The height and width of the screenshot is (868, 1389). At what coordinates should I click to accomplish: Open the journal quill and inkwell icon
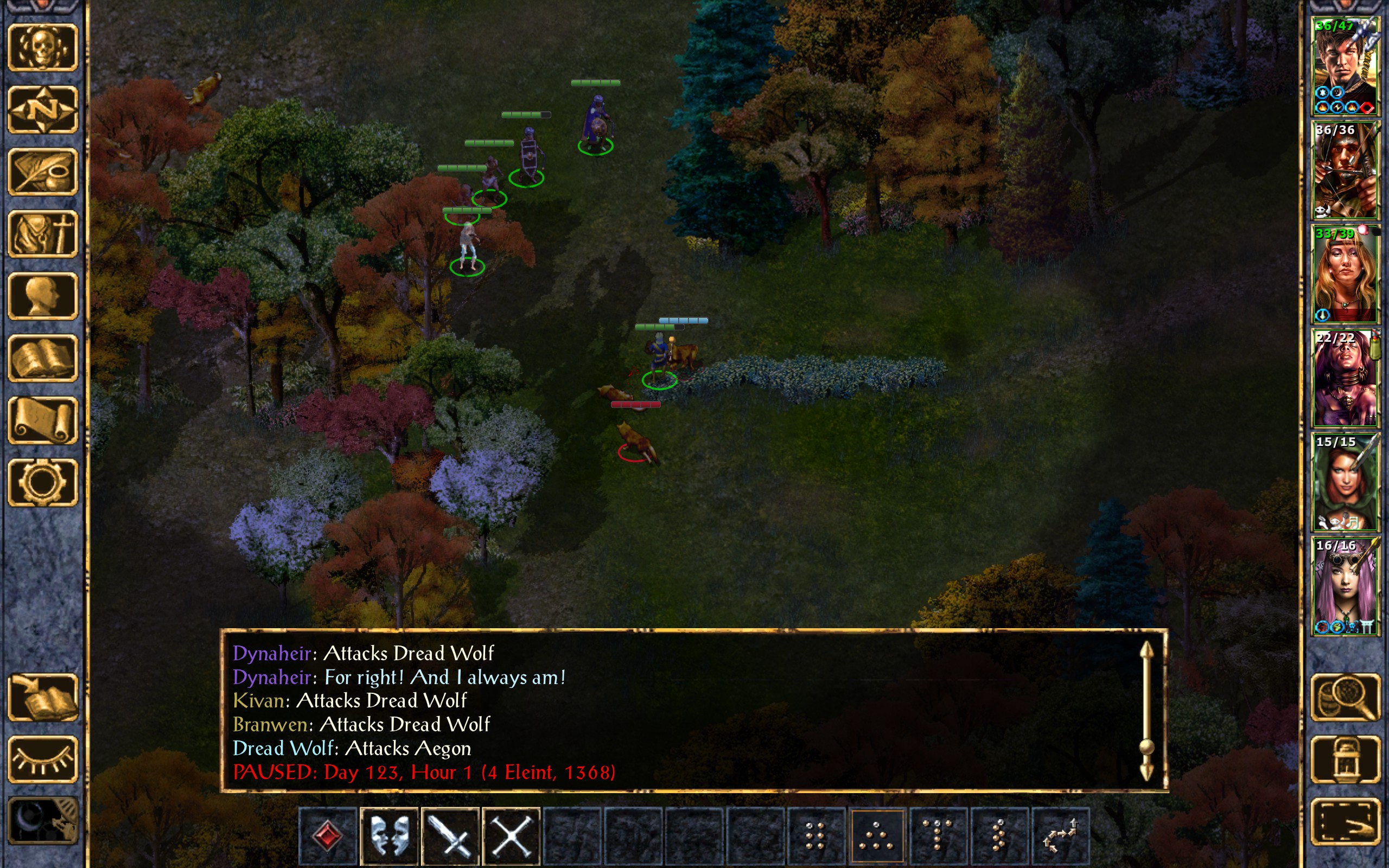(43, 171)
